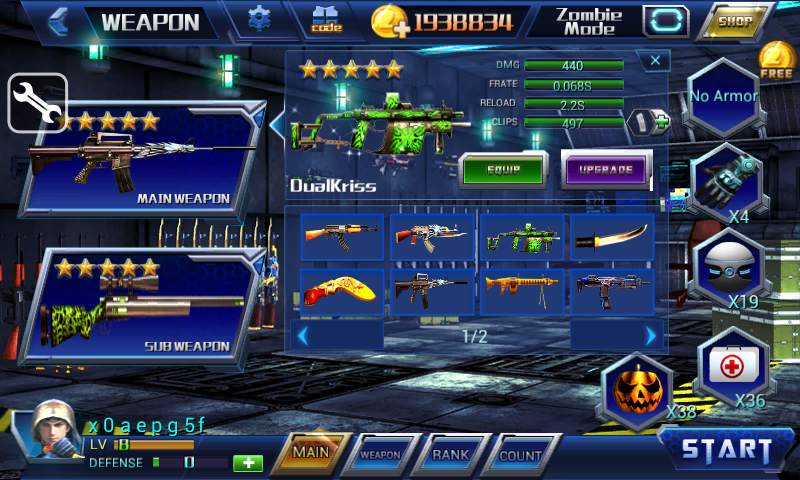
Task: Switch game mode from Zombie Mode
Action: pos(665,20)
